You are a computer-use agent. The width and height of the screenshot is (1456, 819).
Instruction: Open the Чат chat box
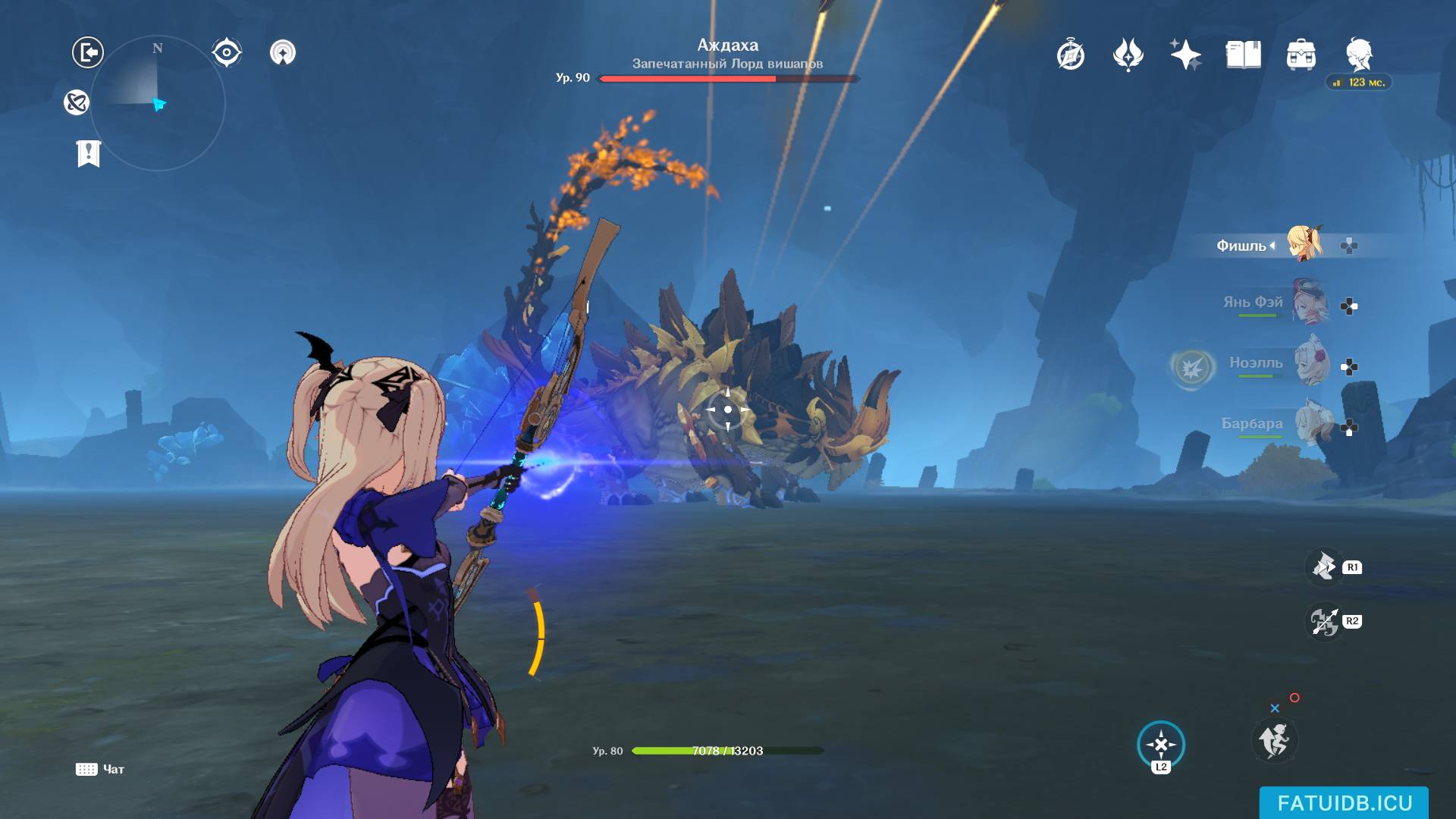(x=100, y=769)
